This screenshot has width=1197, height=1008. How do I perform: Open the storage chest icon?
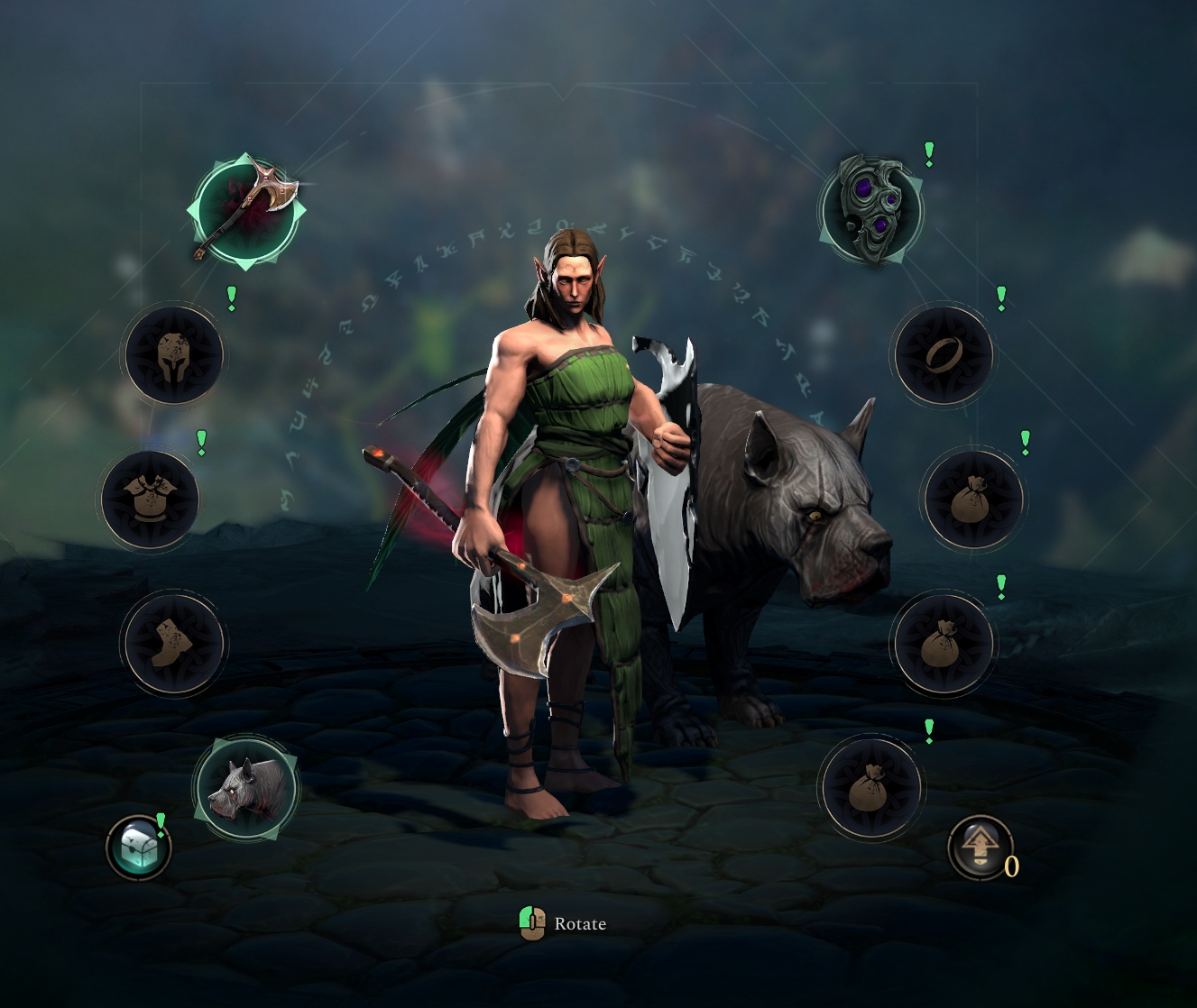[137, 848]
